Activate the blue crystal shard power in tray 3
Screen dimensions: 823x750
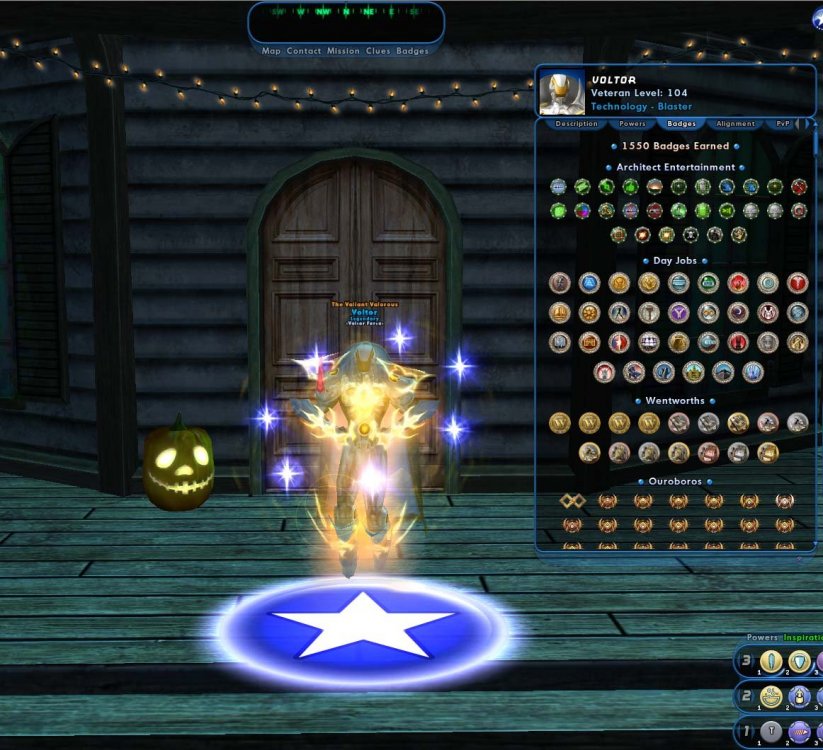[x=770, y=662]
